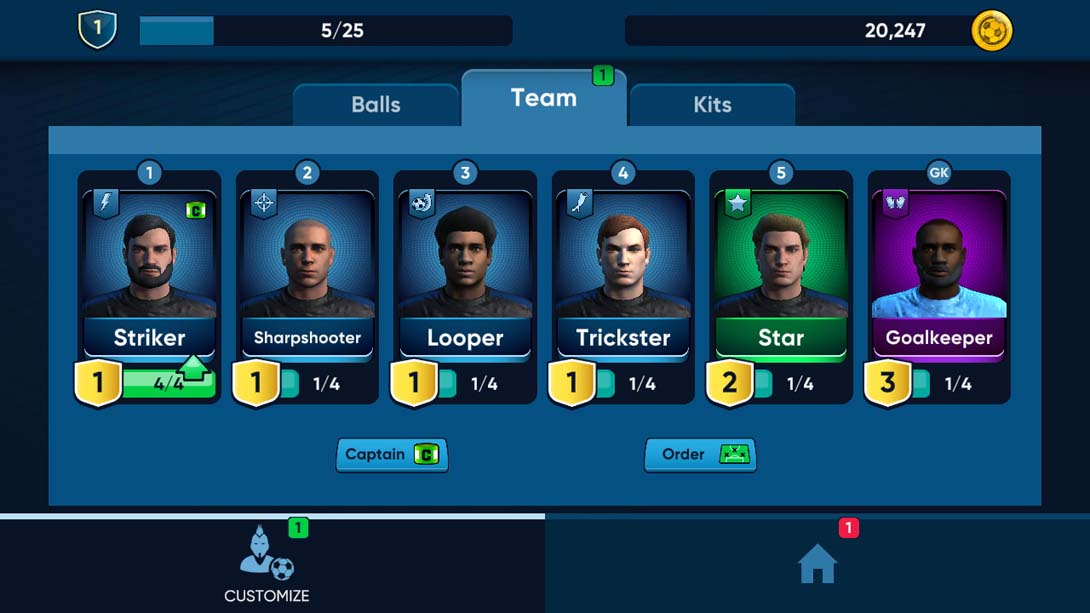Open the Kits tab

point(712,104)
